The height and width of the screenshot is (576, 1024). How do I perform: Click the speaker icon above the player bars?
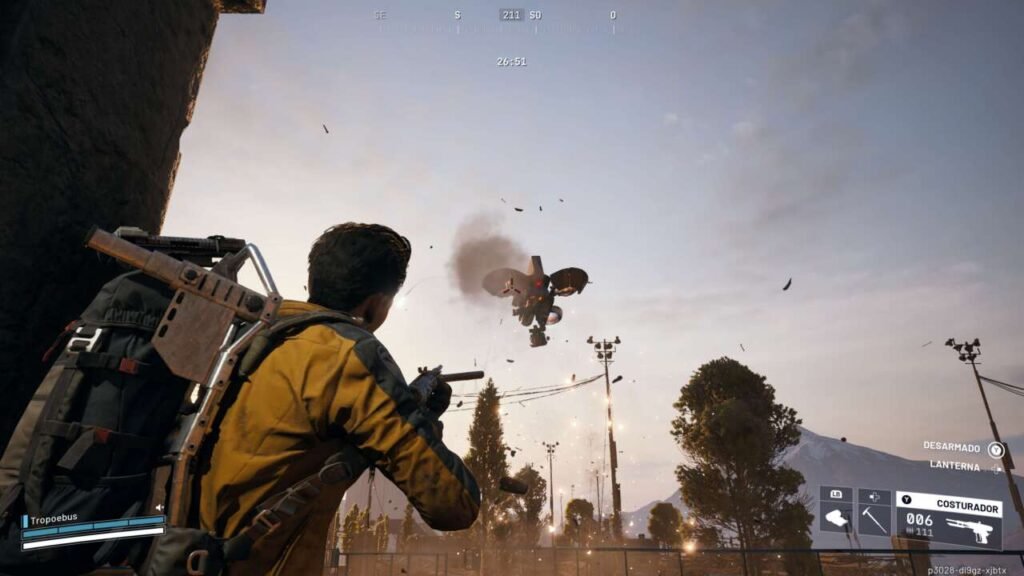(x=160, y=507)
